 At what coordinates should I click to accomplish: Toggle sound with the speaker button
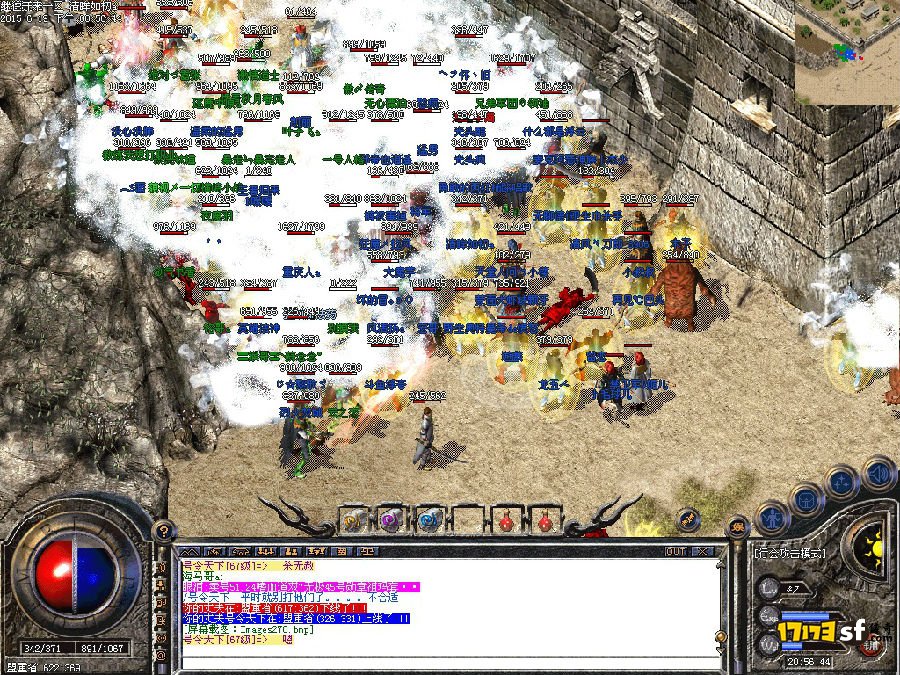(x=878, y=470)
